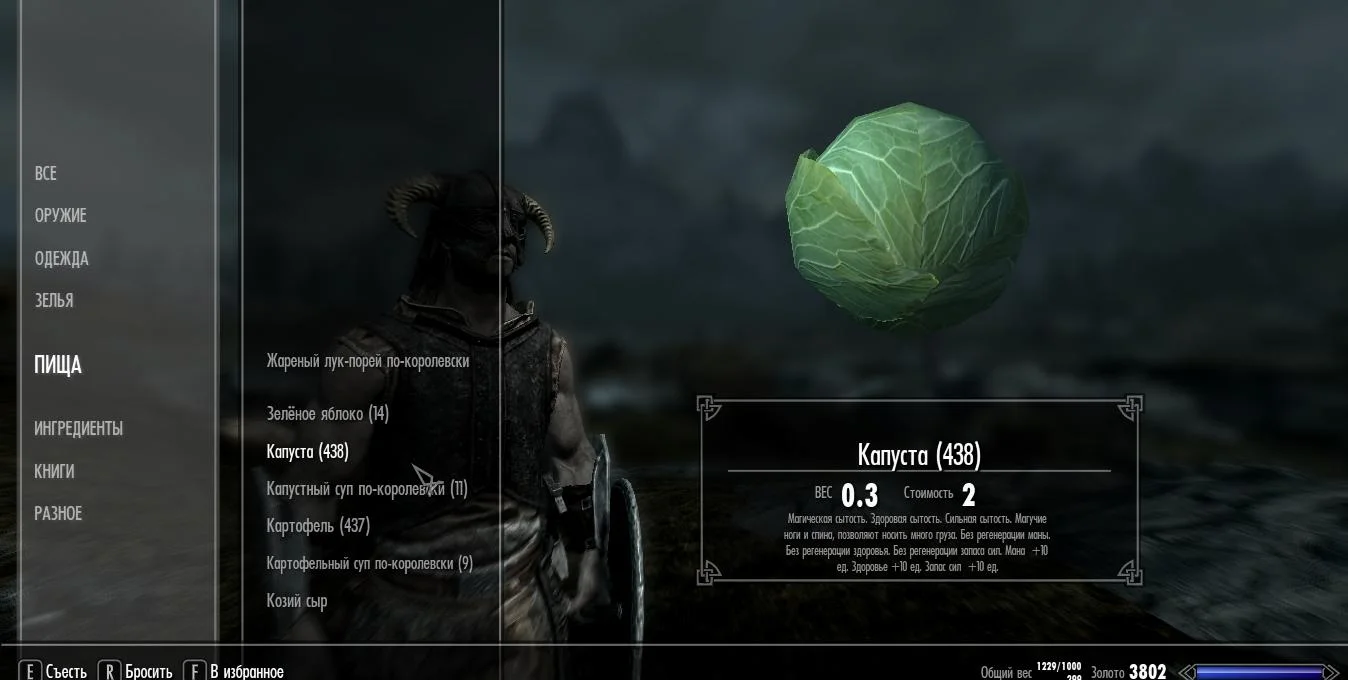Open the ИНГРЕДИЕНТЫ category
The image size is (1348, 680).
pyautogui.click(x=79, y=429)
